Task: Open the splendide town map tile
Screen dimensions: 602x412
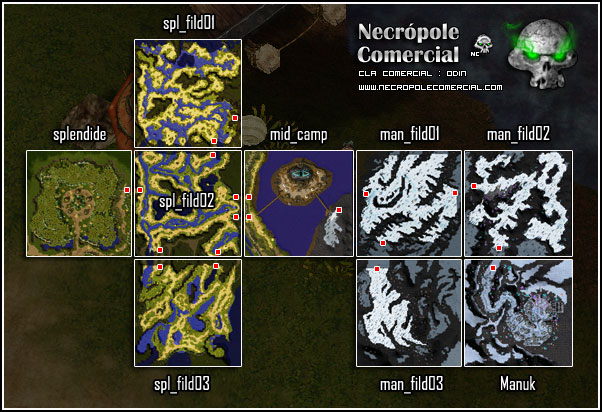Action: [x=79, y=204]
